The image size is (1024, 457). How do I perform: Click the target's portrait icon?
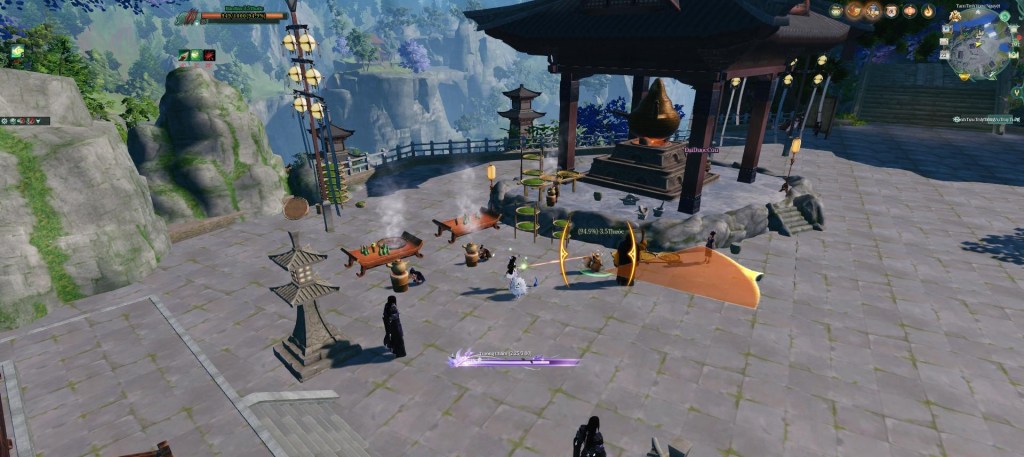187,16
